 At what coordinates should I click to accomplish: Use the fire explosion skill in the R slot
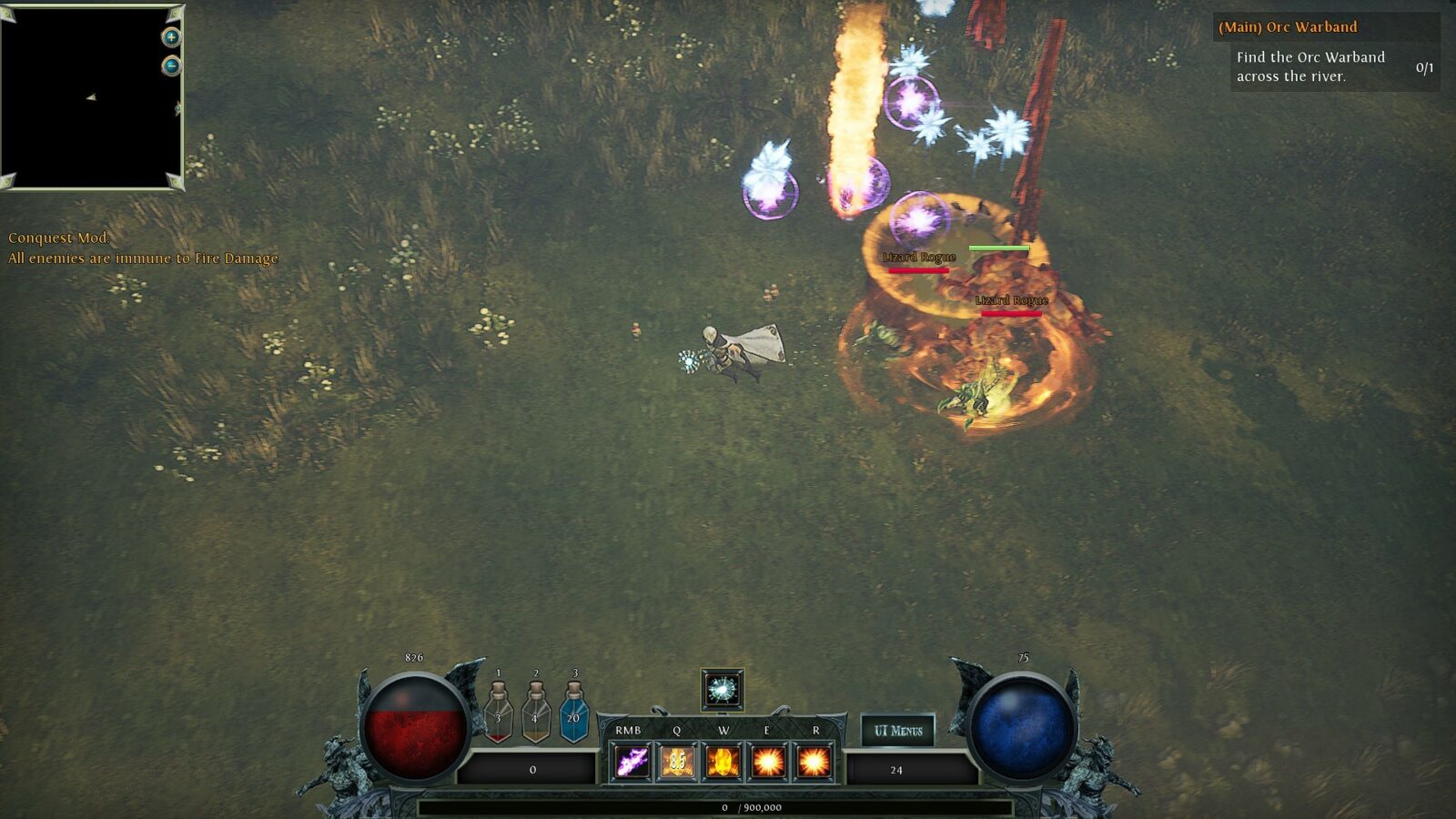pos(814,762)
